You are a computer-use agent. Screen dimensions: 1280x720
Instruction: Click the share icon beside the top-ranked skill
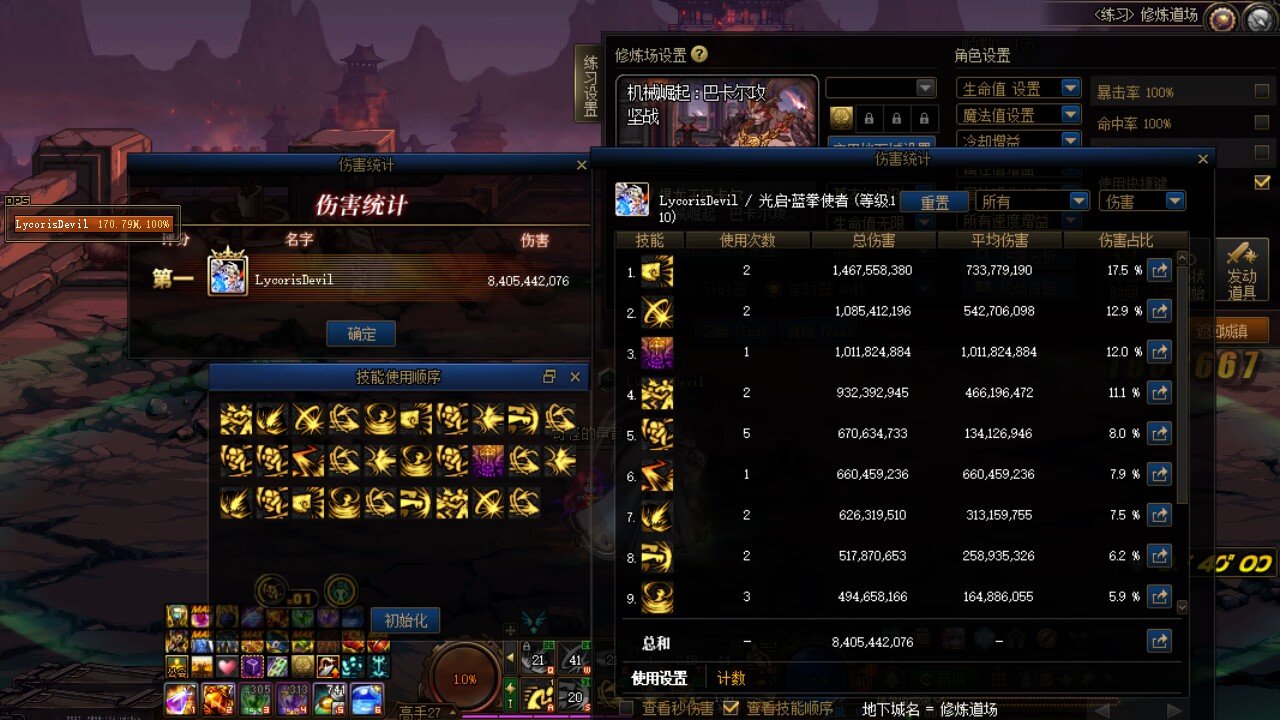coord(1159,269)
